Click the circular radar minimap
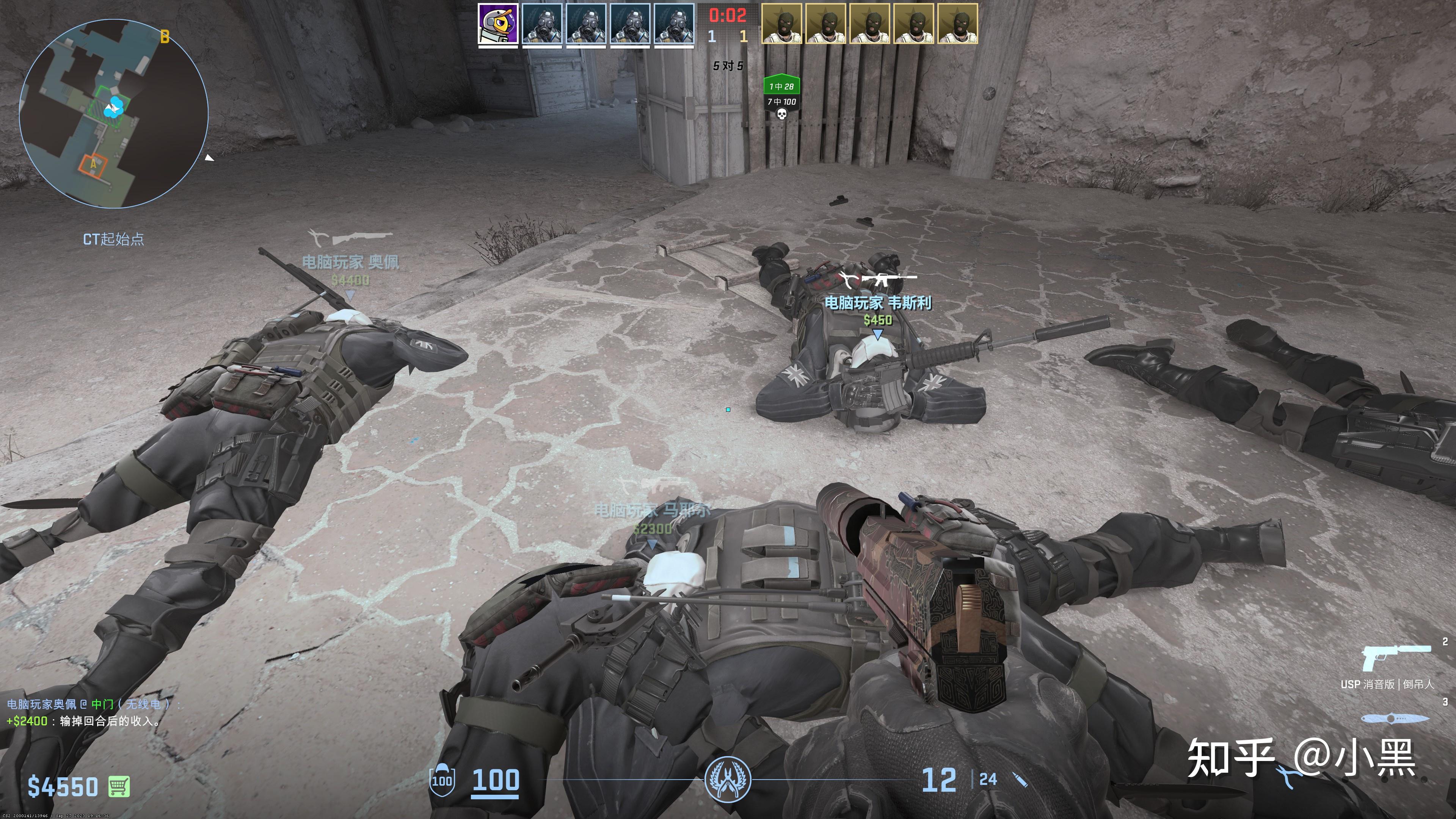Image resolution: width=1456 pixels, height=819 pixels. pyautogui.click(x=114, y=113)
